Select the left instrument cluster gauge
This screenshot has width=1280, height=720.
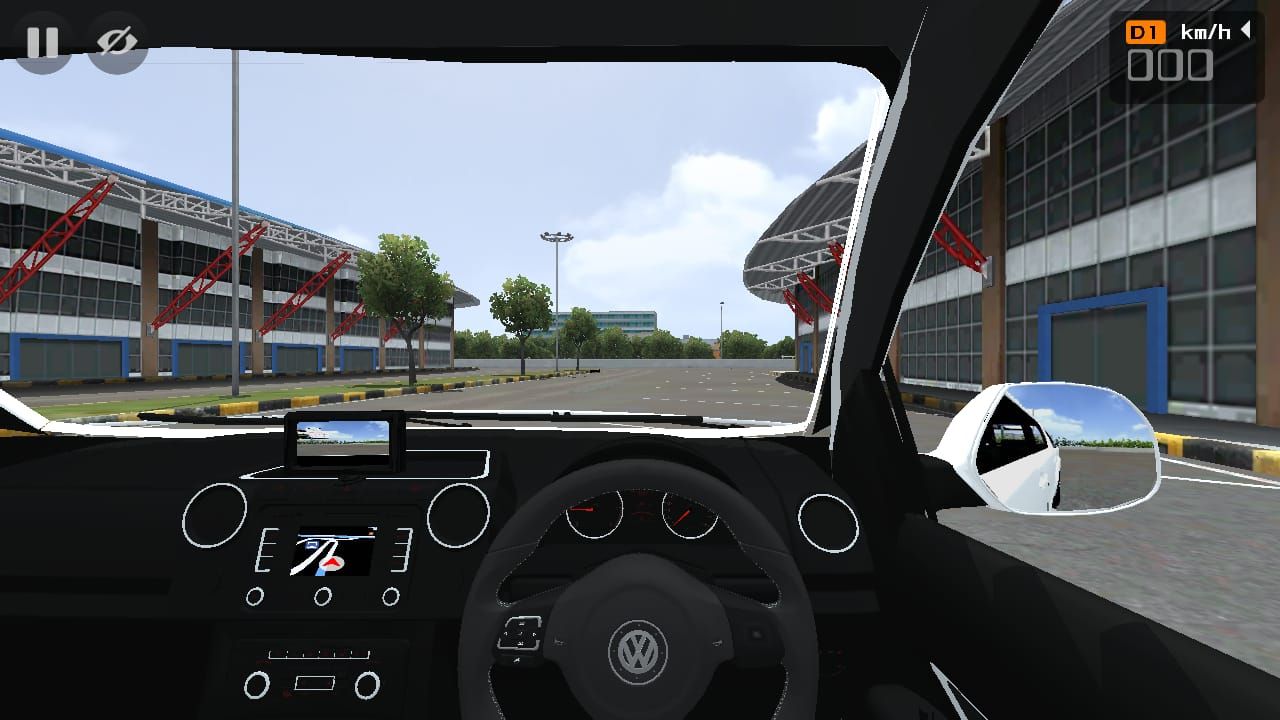coord(597,512)
